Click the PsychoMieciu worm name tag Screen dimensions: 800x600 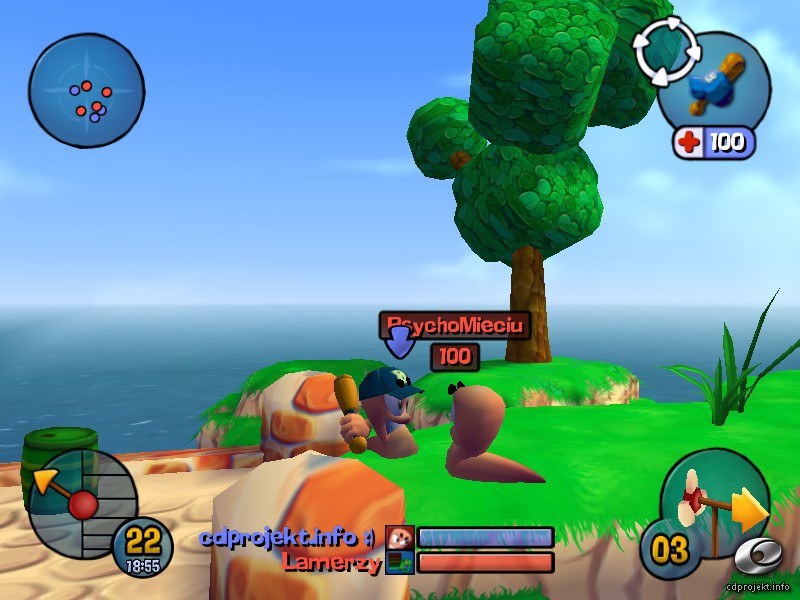tap(454, 325)
